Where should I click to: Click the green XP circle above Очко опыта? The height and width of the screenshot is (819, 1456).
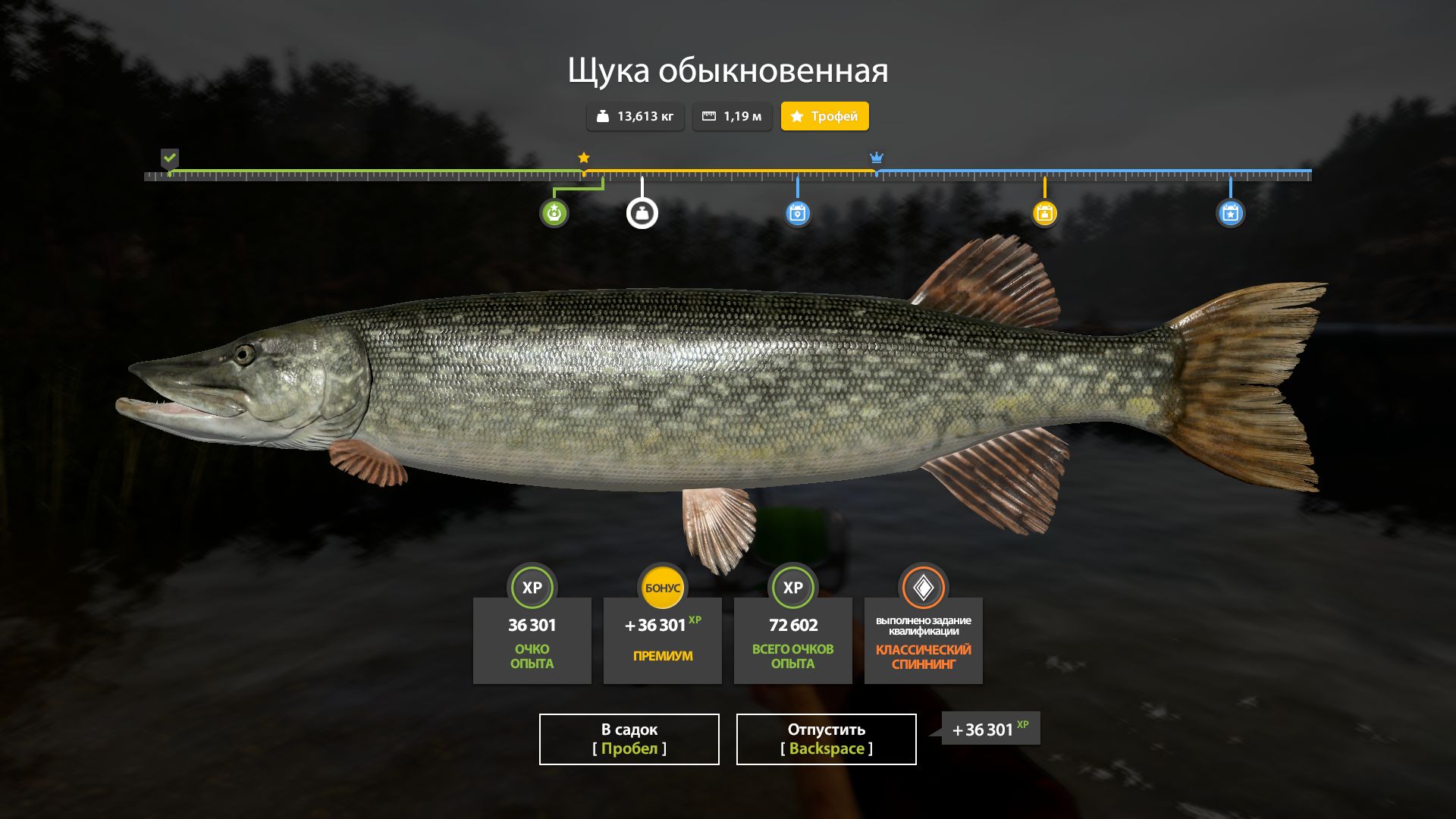point(532,587)
